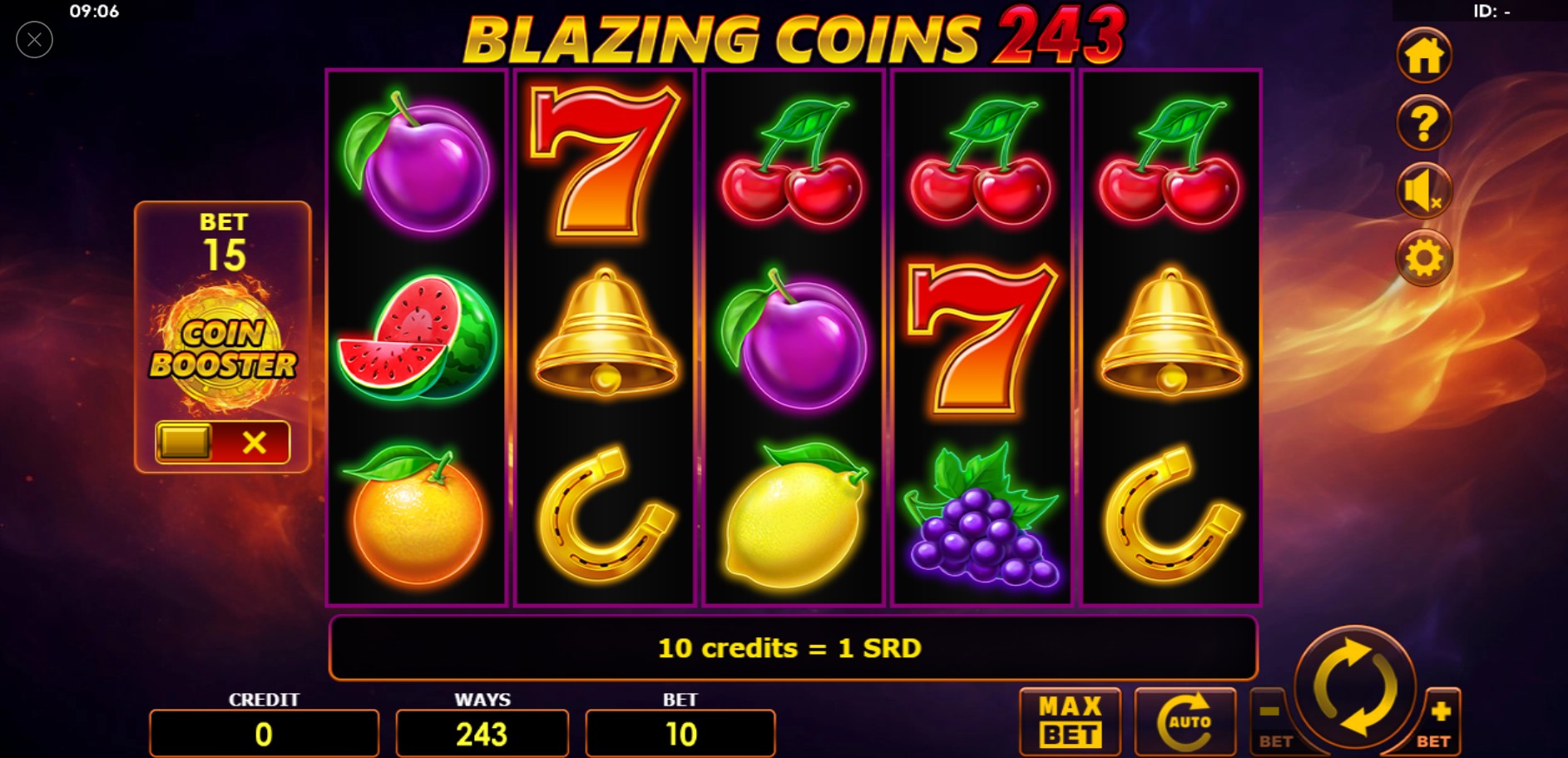Click the Max Bet icon
This screenshot has height=758, width=1568.
1070,720
